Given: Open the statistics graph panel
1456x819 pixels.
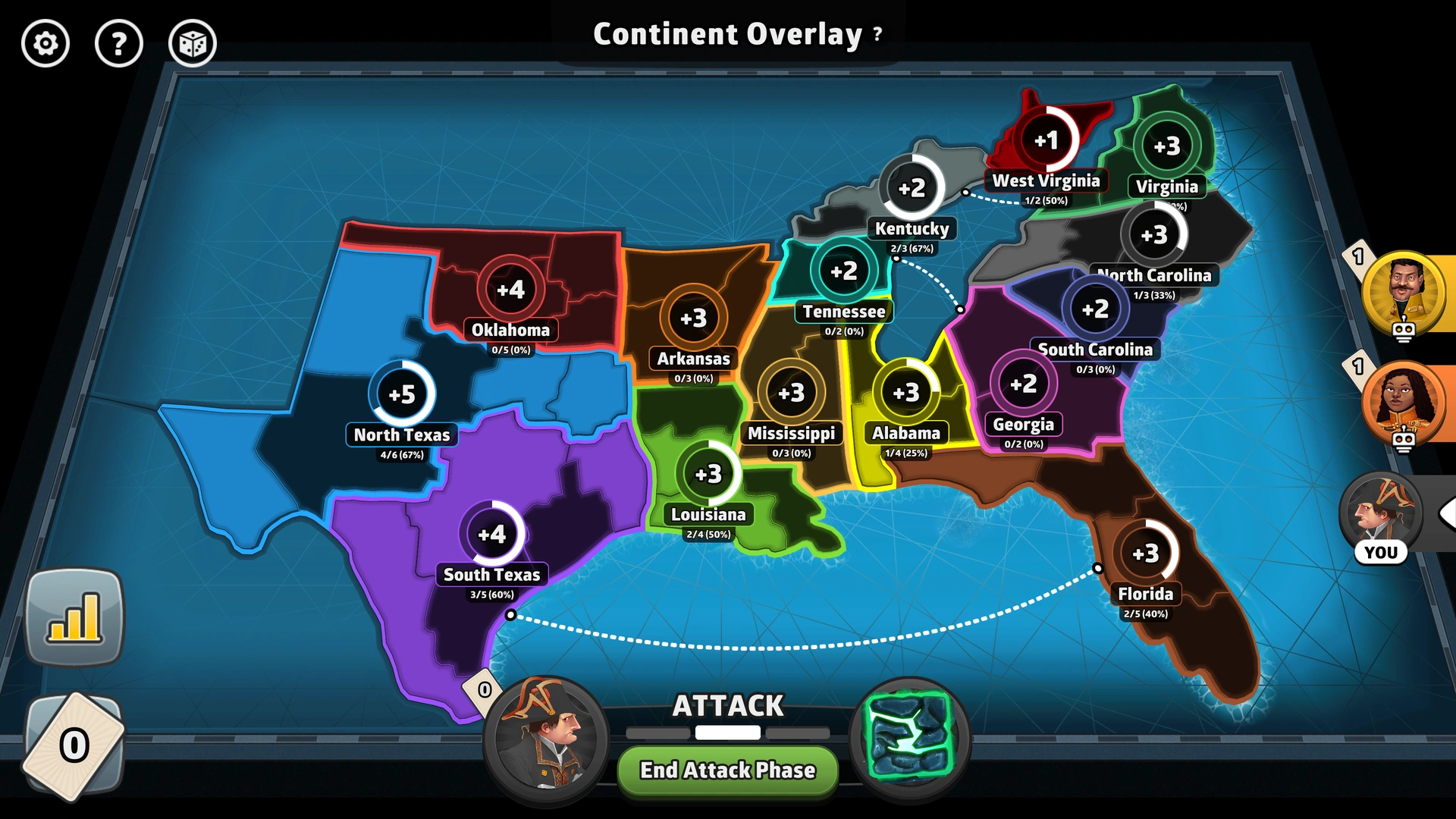Looking at the screenshot, I should pos(74,616).
